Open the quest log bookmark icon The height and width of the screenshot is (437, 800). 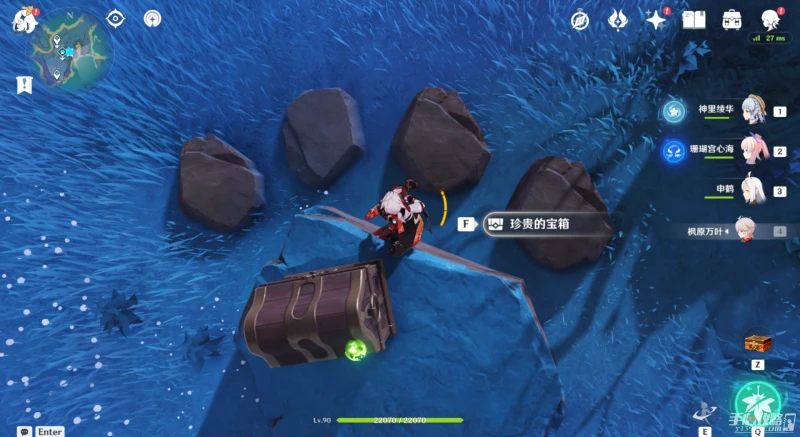(x=22, y=85)
